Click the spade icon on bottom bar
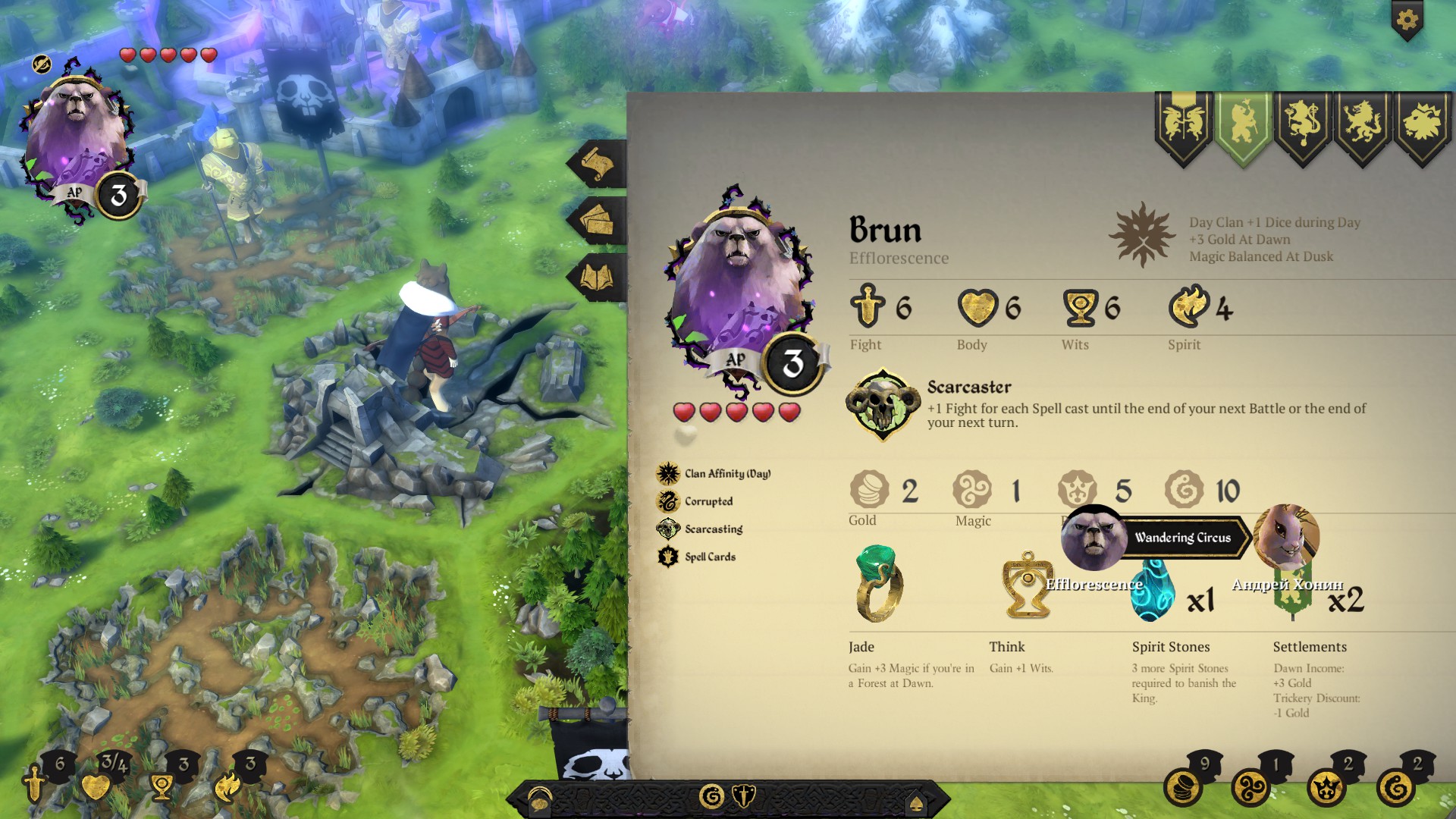The height and width of the screenshot is (819, 1456). [x=916, y=802]
